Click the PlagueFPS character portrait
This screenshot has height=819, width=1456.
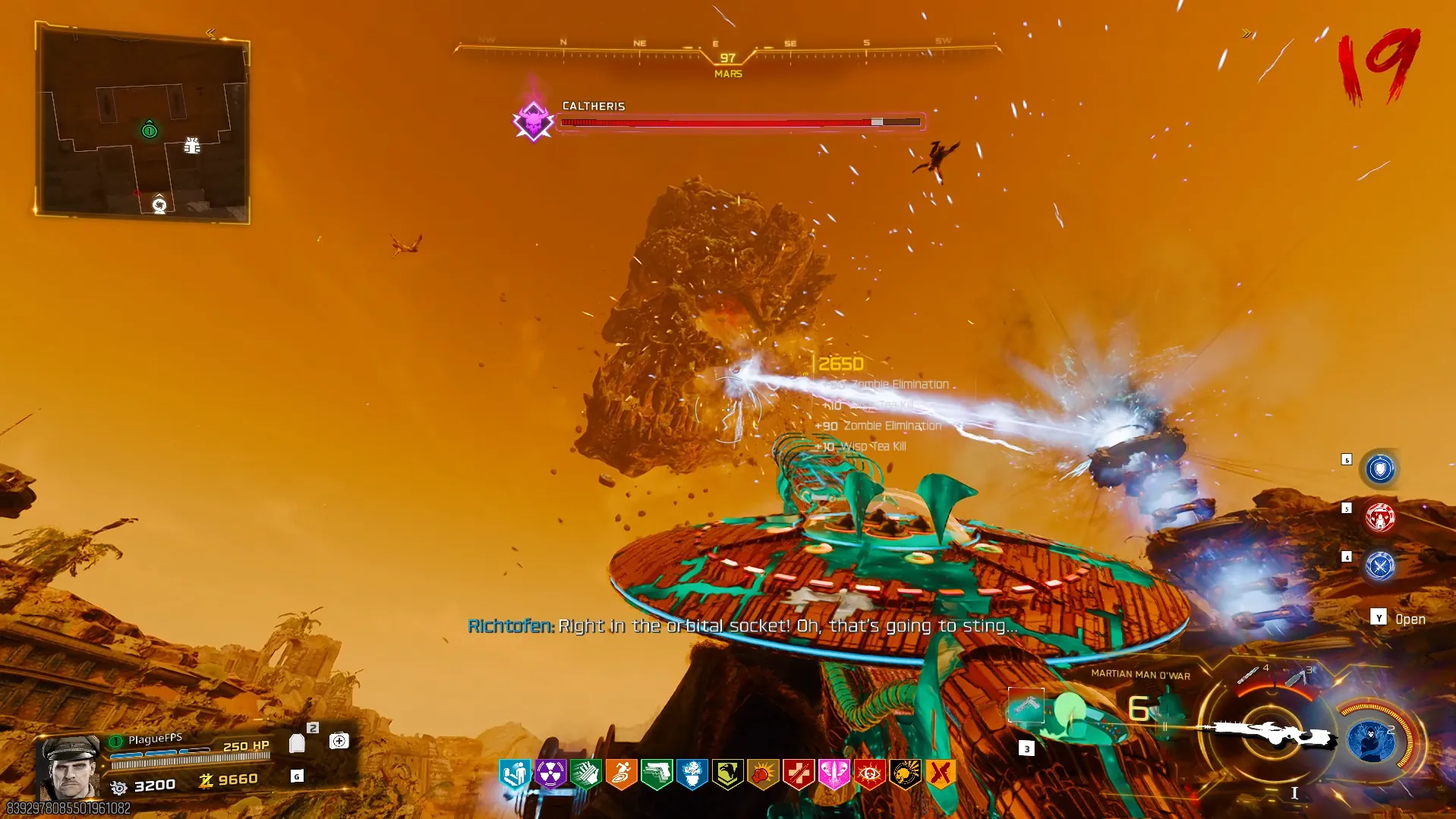point(71,767)
